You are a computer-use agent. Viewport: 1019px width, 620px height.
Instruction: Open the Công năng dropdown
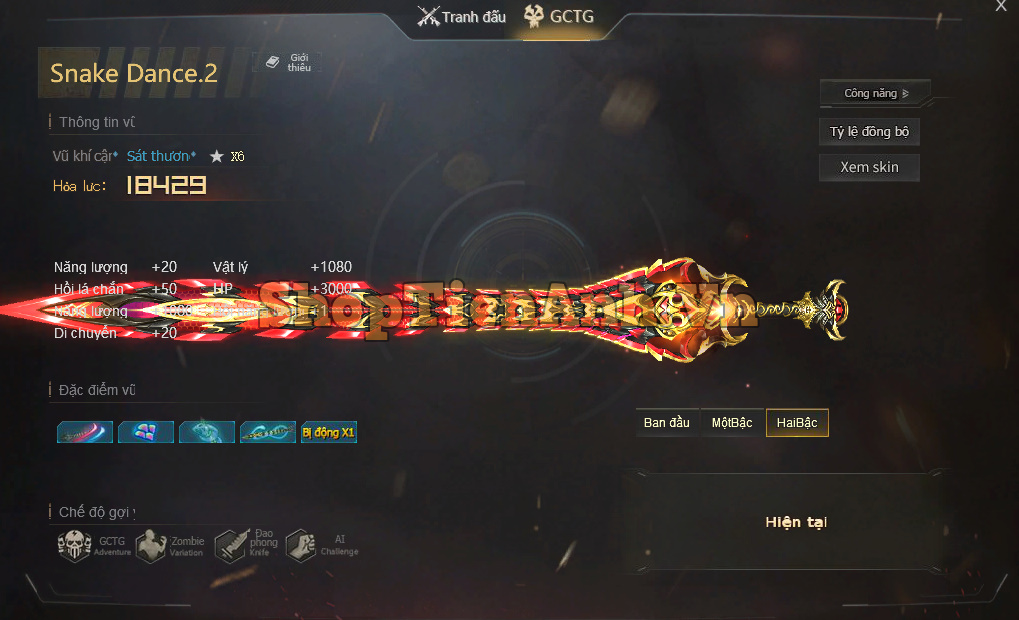(x=875, y=93)
